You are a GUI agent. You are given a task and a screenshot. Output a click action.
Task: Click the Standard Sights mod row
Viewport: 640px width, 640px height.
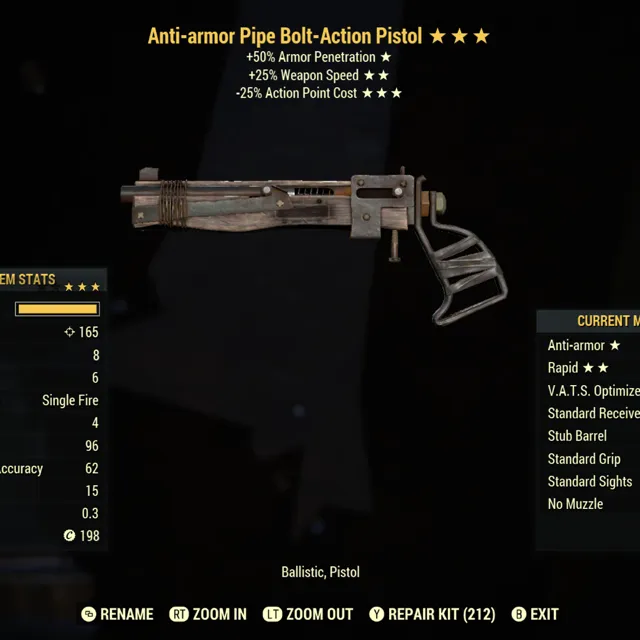click(x=590, y=481)
